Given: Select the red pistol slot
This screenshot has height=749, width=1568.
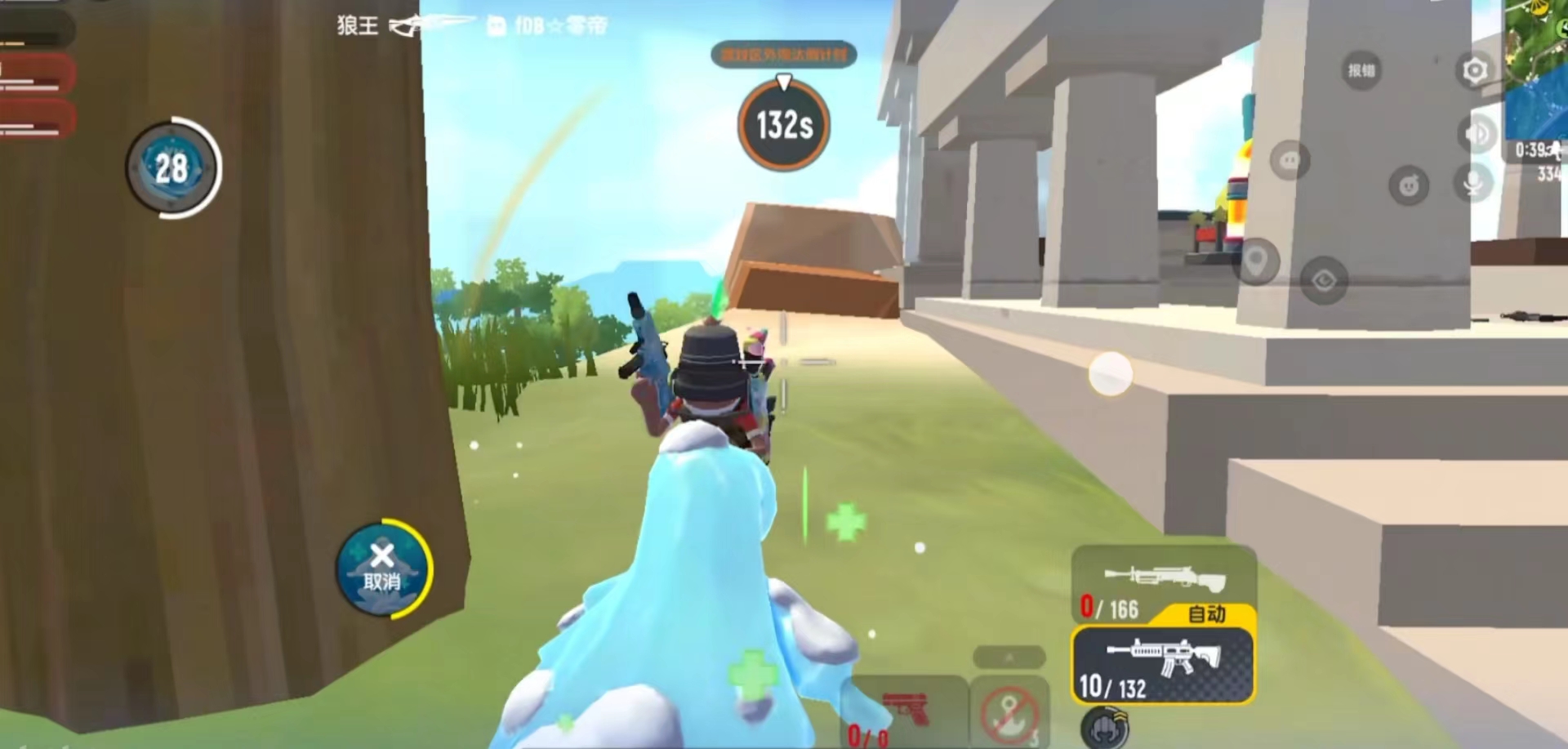Looking at the screenshot, I should click(905, 711).
